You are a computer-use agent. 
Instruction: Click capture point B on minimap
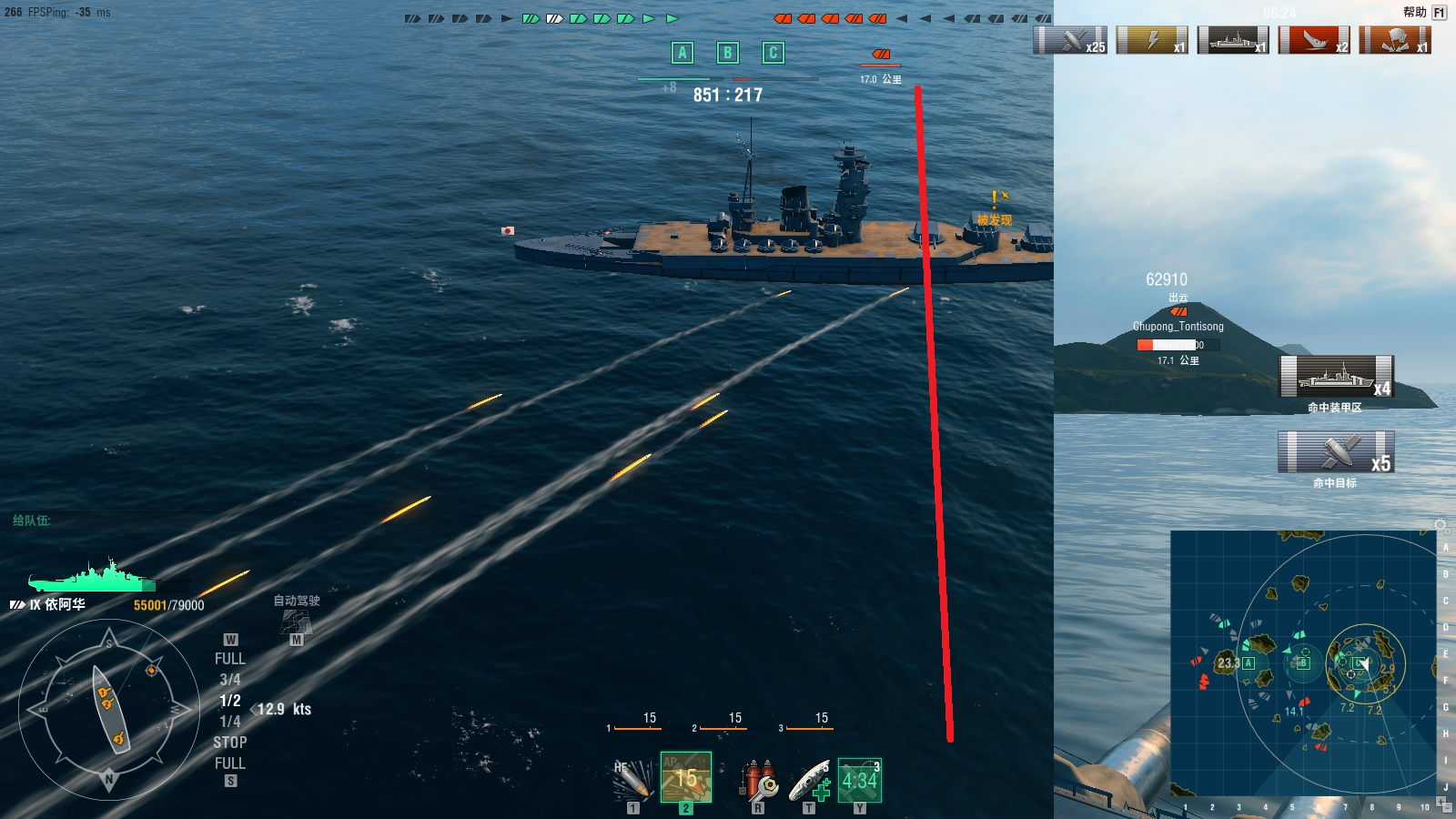1303,662
